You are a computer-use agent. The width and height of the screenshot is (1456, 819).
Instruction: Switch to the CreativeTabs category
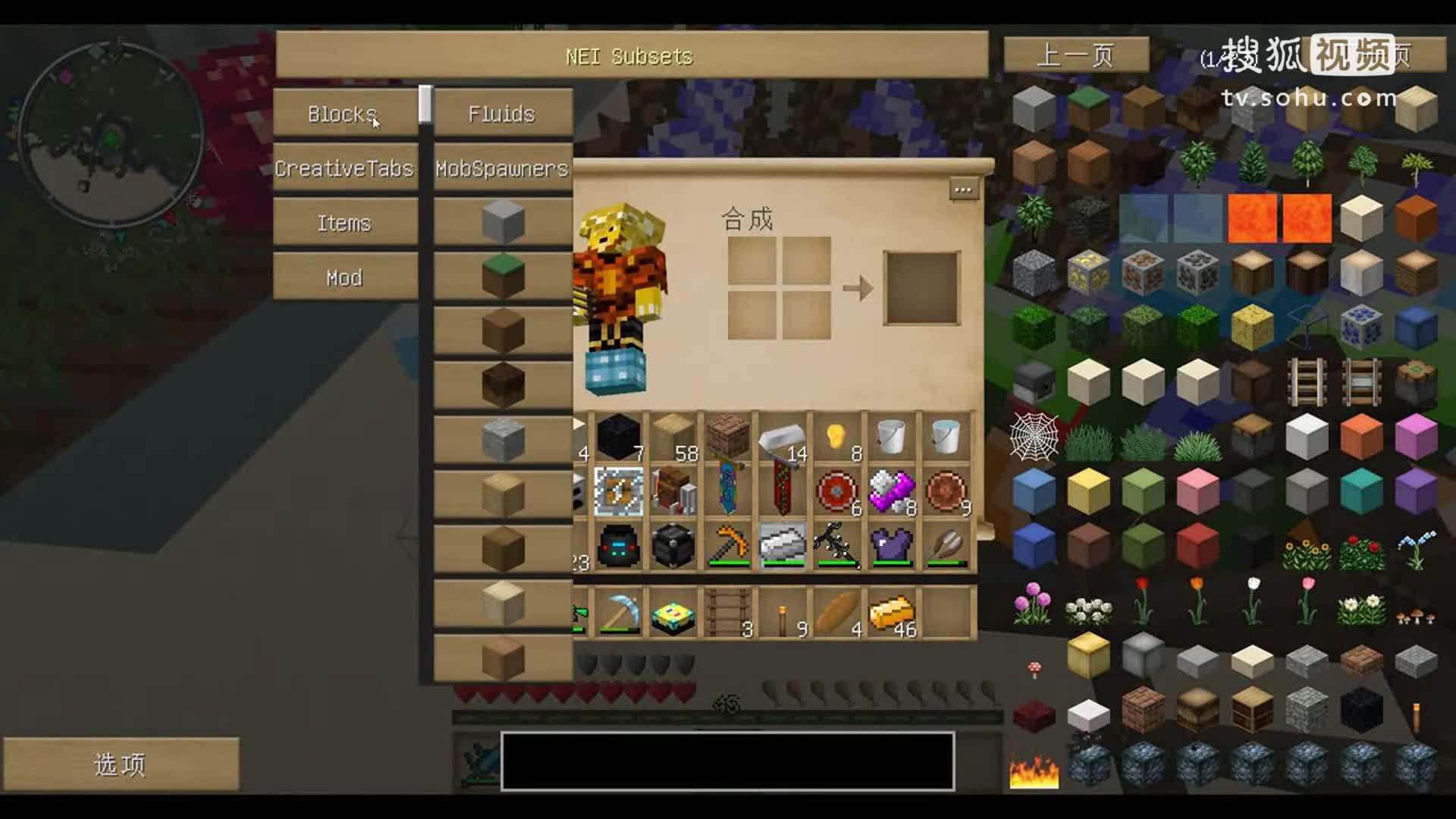[344, 169]
